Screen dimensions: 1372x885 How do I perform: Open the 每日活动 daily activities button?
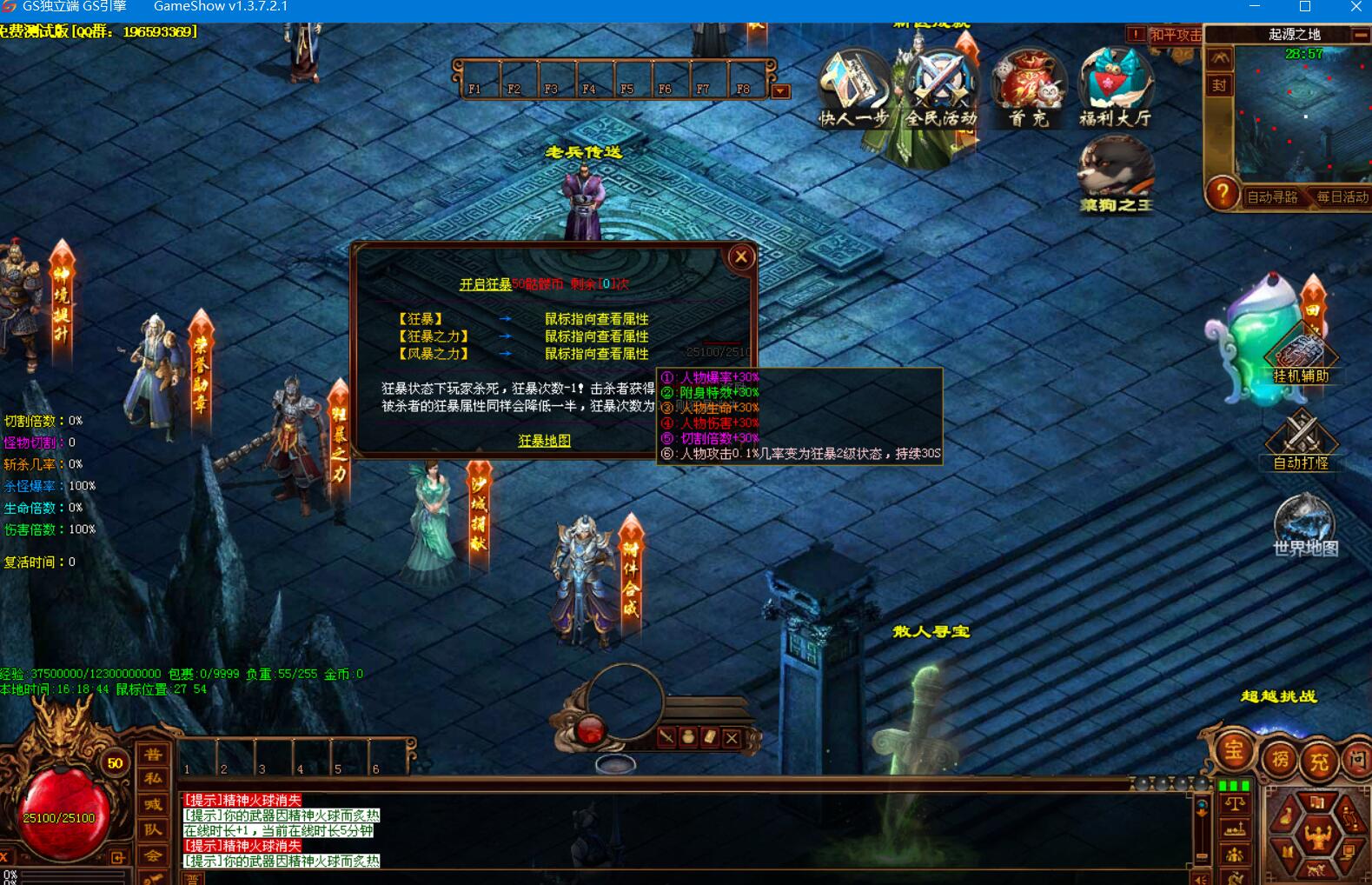1342,197
